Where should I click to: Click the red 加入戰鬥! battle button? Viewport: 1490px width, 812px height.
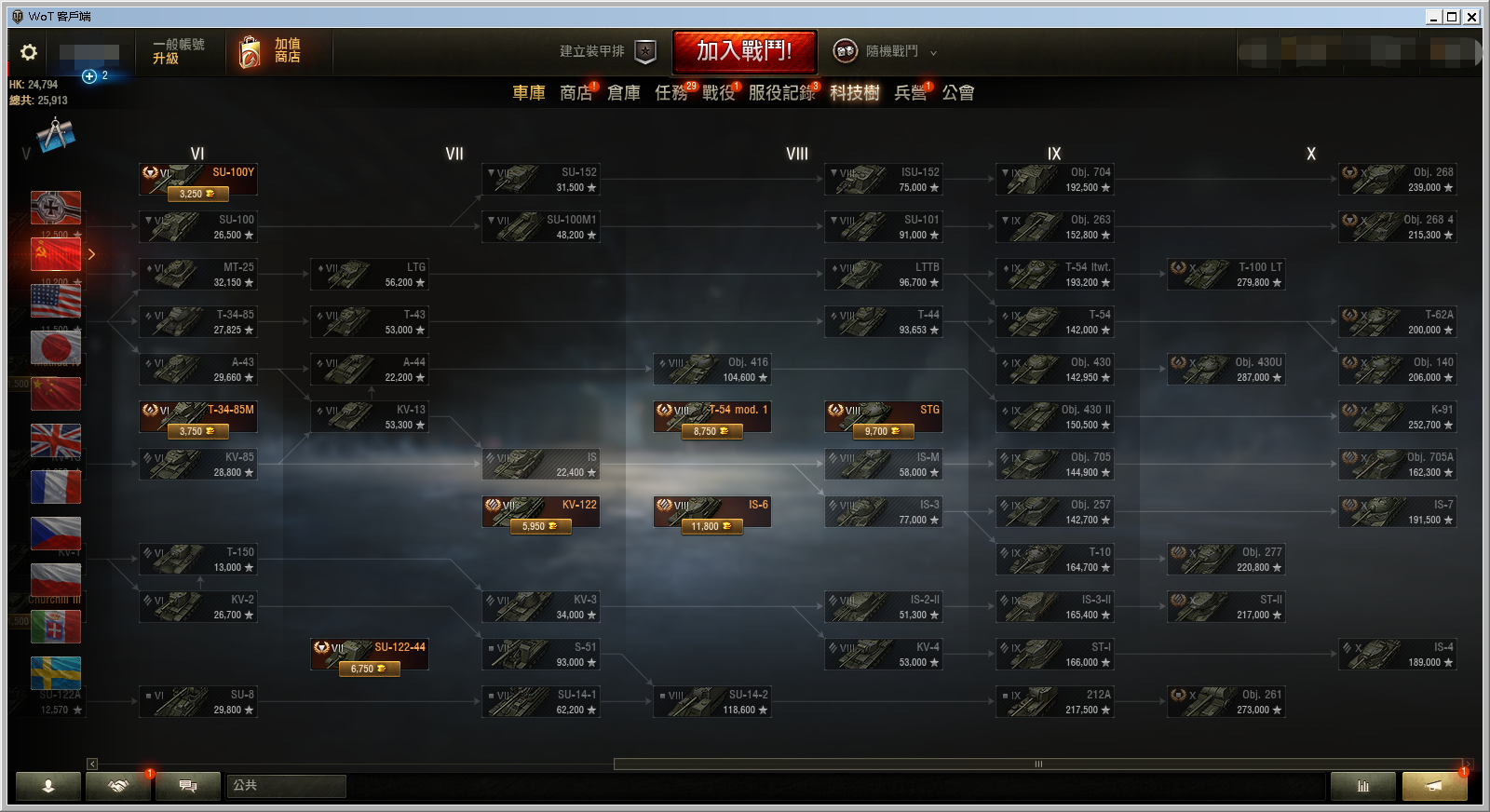[744, 51]
